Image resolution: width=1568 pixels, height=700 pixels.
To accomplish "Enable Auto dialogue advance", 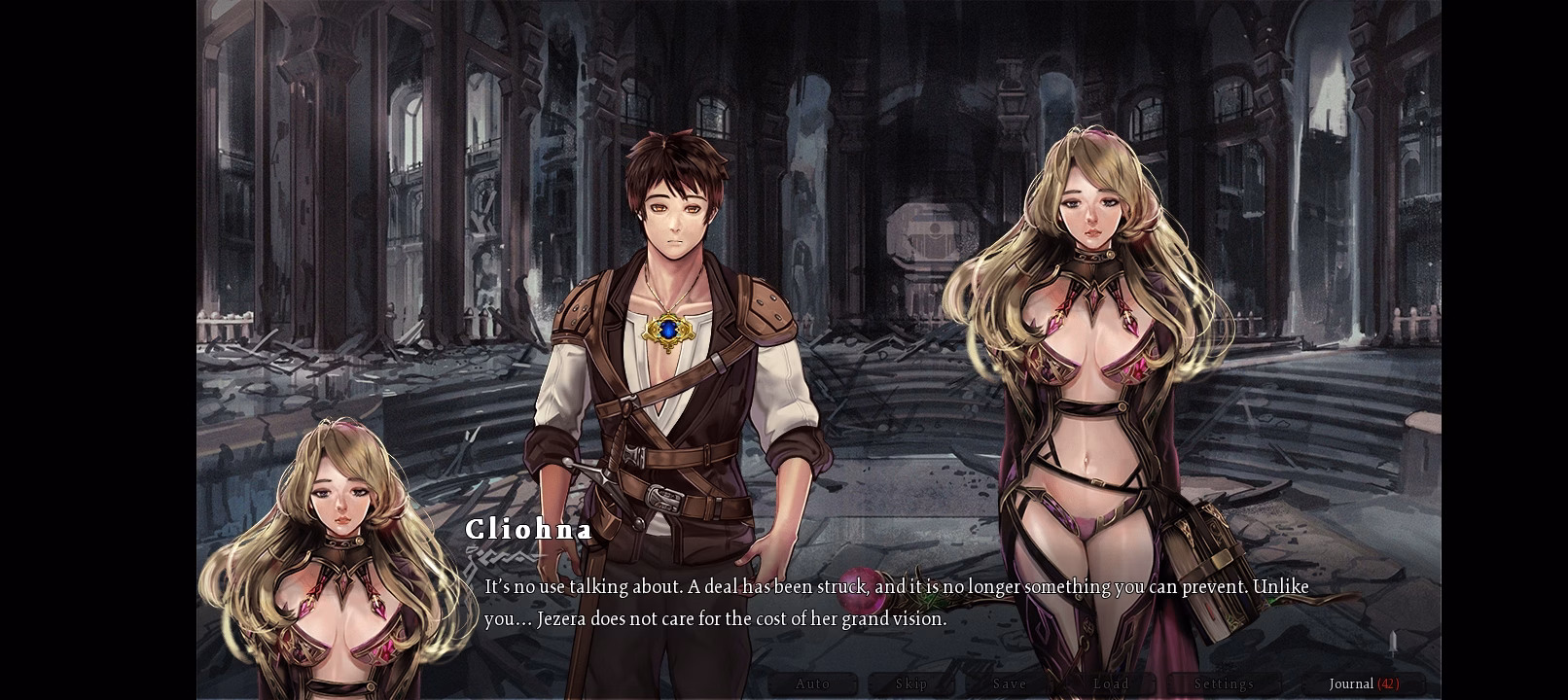I will (x=812, y=683).
